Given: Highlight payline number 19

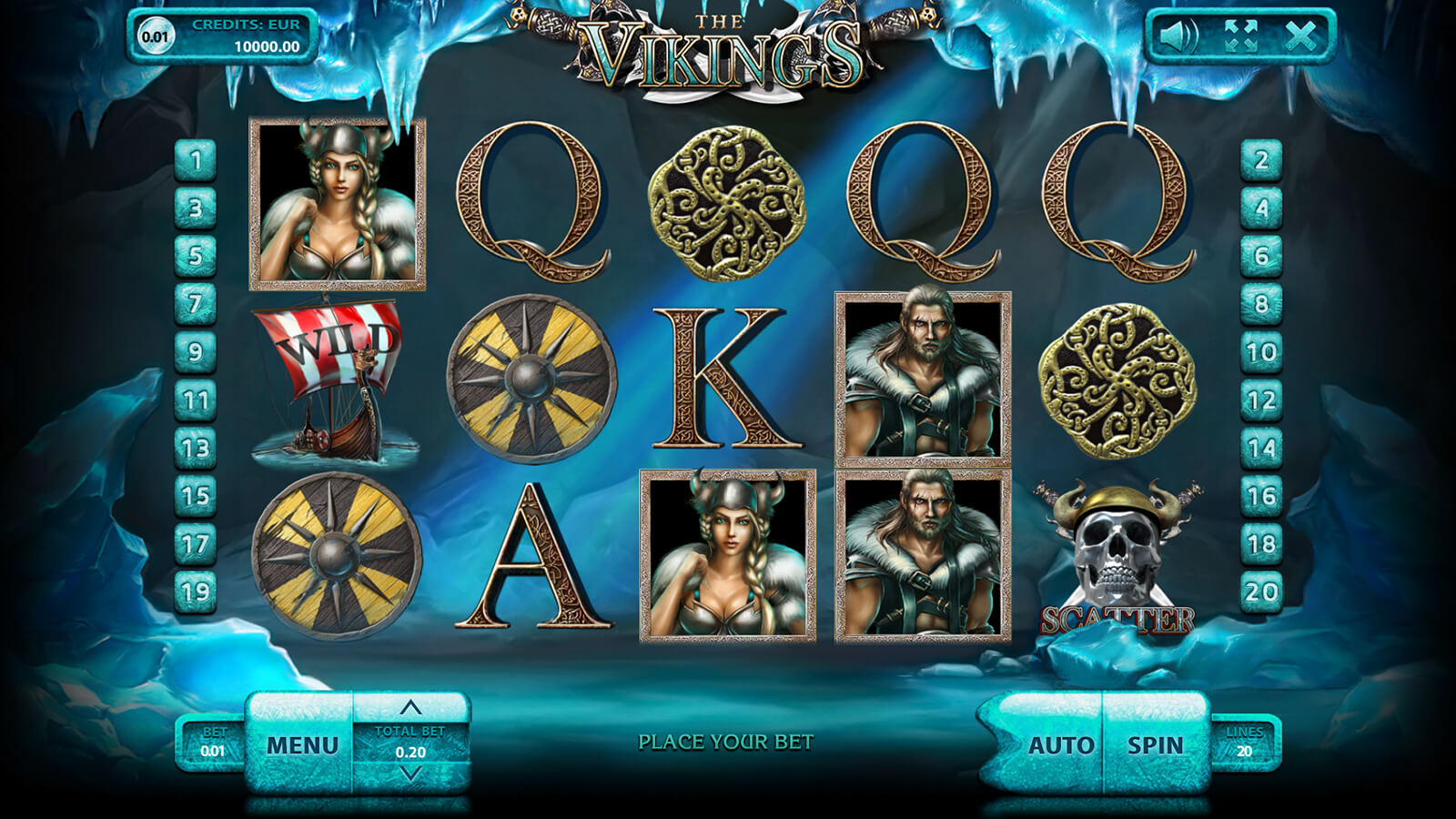Looking at the screenshot, I should 195,592.
